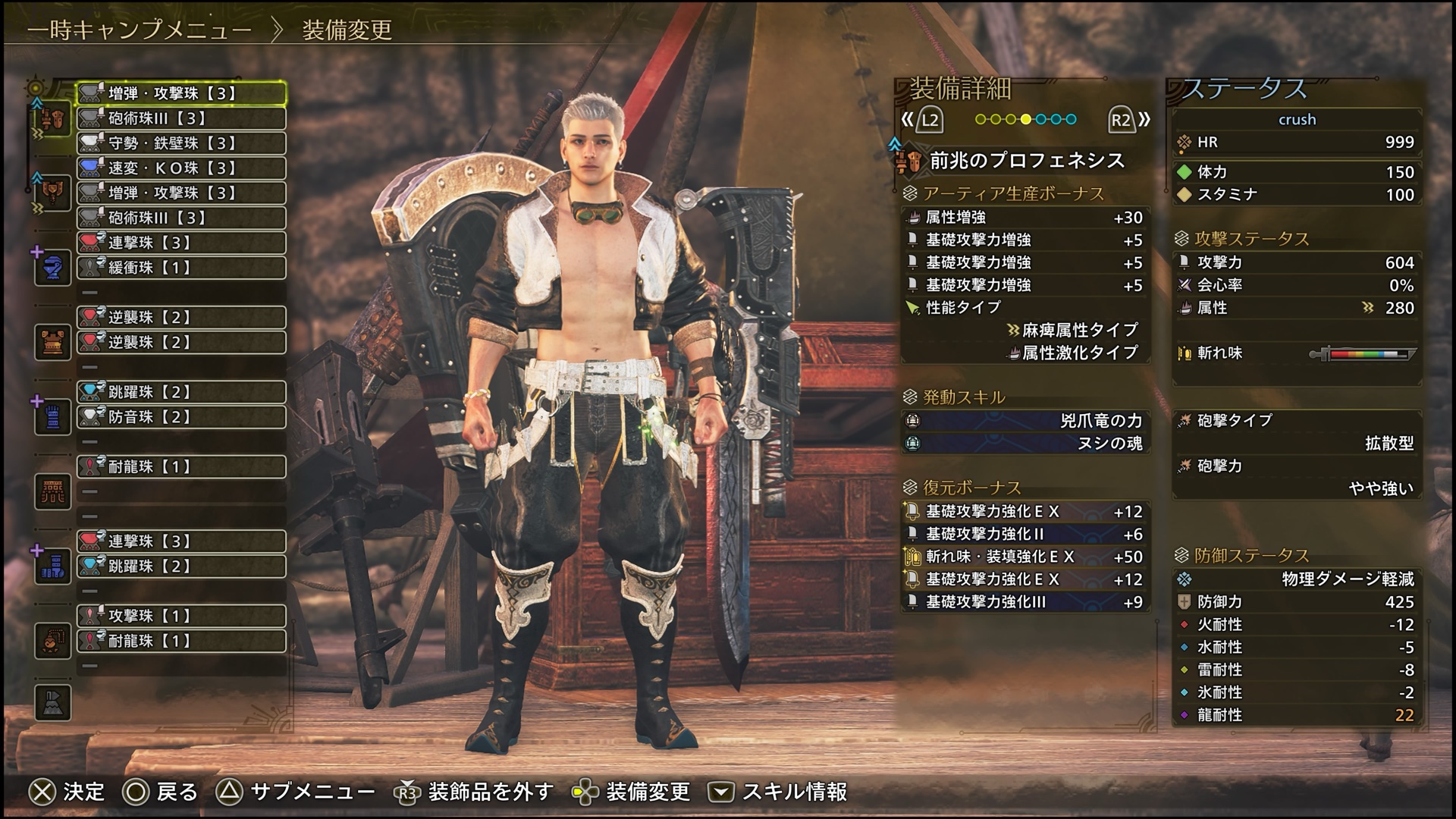This screenshot has width=1456, height=819.
Task: Select the 緩衝珠【1】 decoration row
Action: (x=181, y=268)
